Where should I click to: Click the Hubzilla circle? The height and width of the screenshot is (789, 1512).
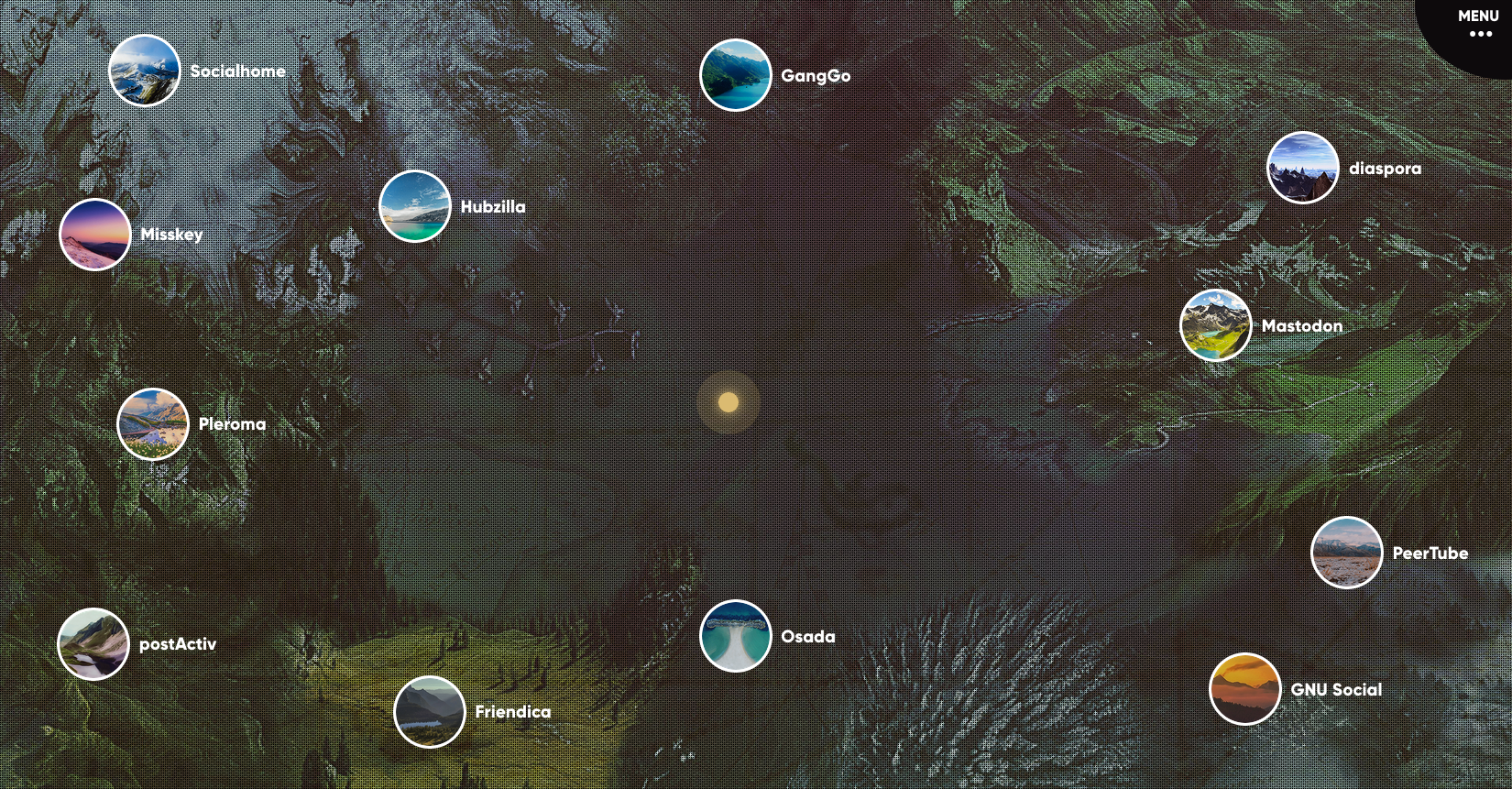(414, 206)
